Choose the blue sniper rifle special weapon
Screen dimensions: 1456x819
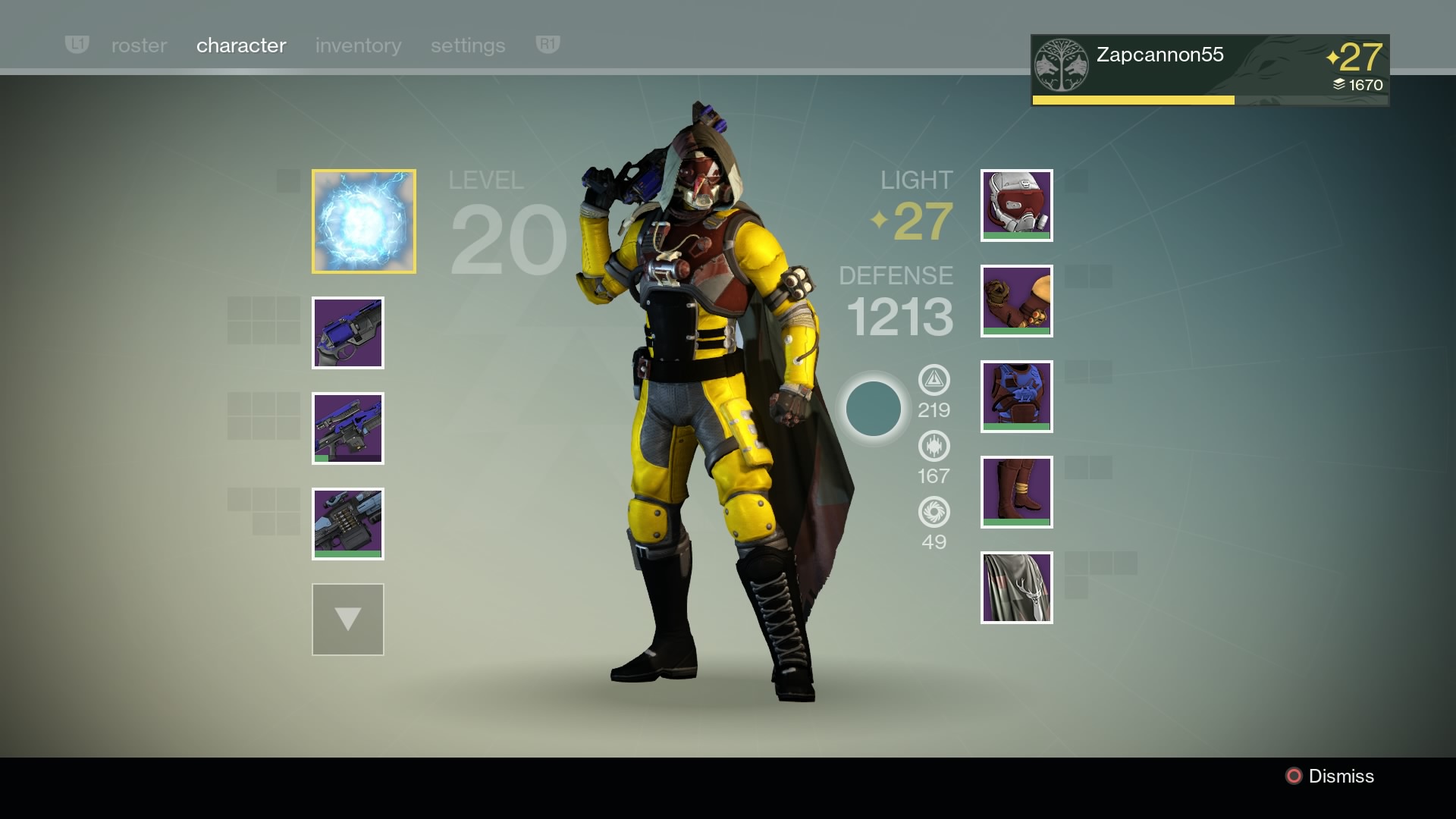(x=347, y=428)
